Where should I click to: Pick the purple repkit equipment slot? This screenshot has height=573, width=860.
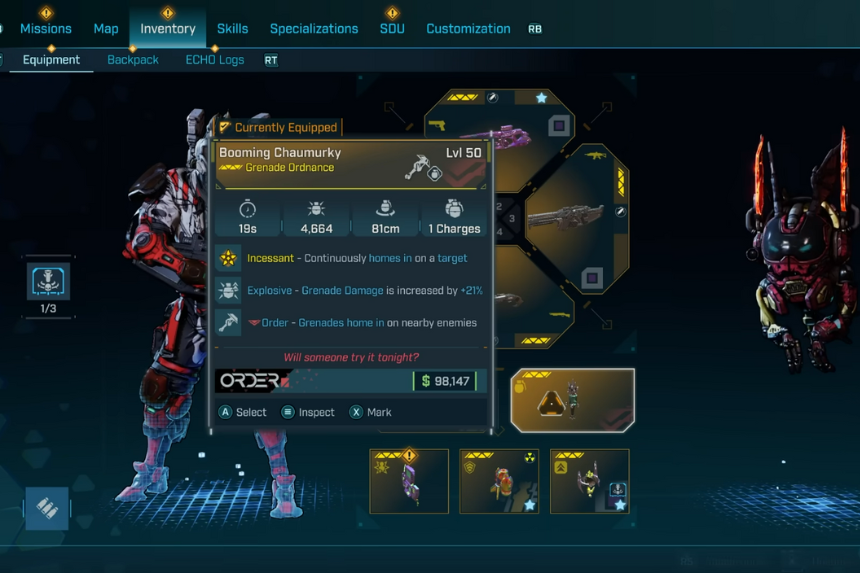coord(409,481)
